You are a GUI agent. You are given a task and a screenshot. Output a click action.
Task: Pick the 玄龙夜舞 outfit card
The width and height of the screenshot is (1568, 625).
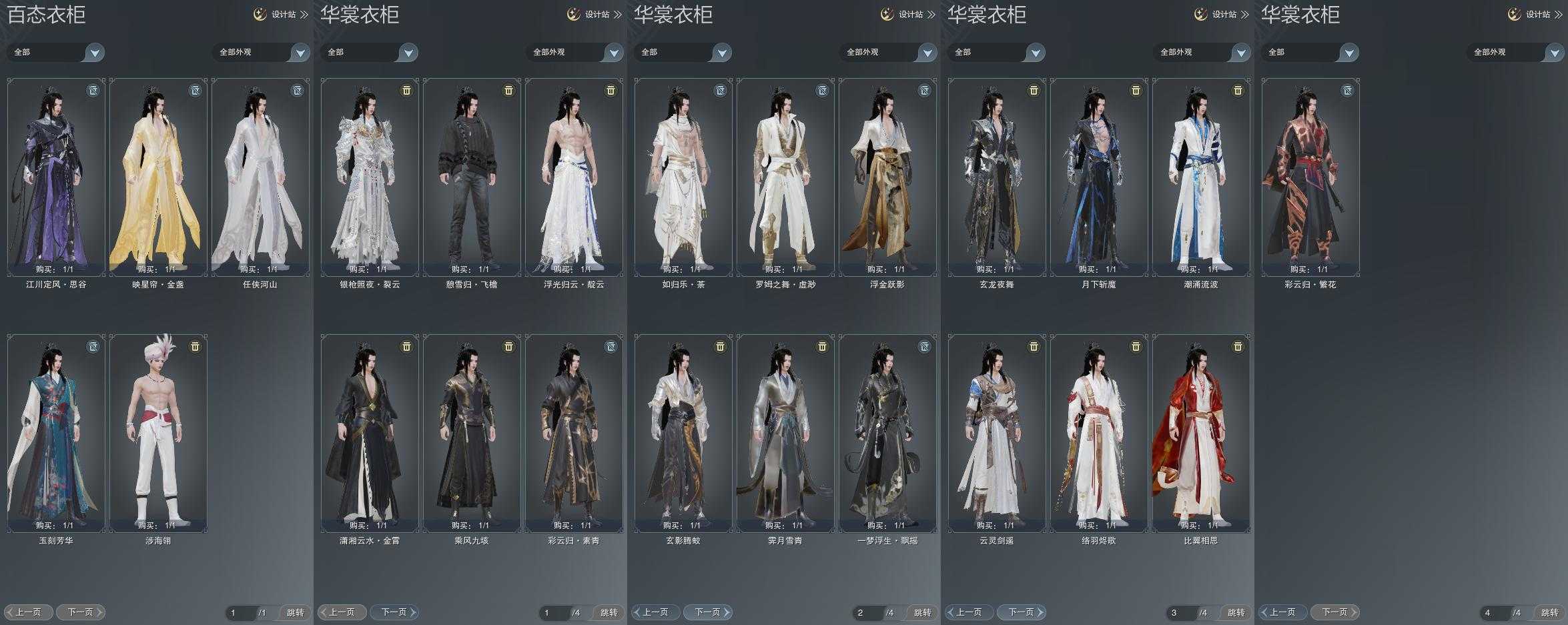click(x=997, y=177)
